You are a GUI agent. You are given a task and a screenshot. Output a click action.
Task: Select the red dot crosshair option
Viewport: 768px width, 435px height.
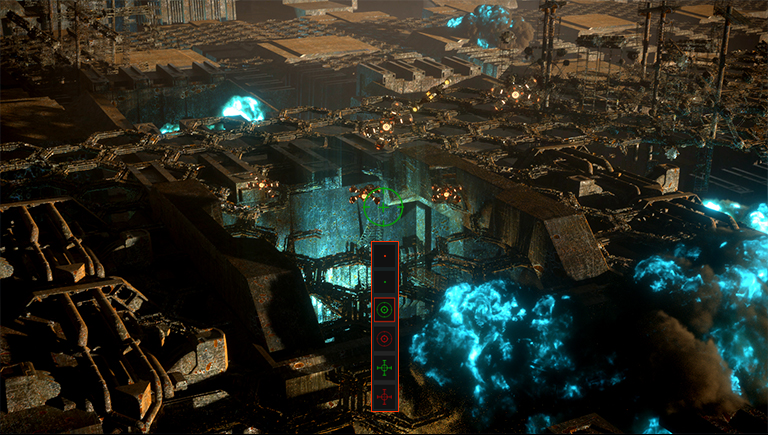[x=385, y=255]
